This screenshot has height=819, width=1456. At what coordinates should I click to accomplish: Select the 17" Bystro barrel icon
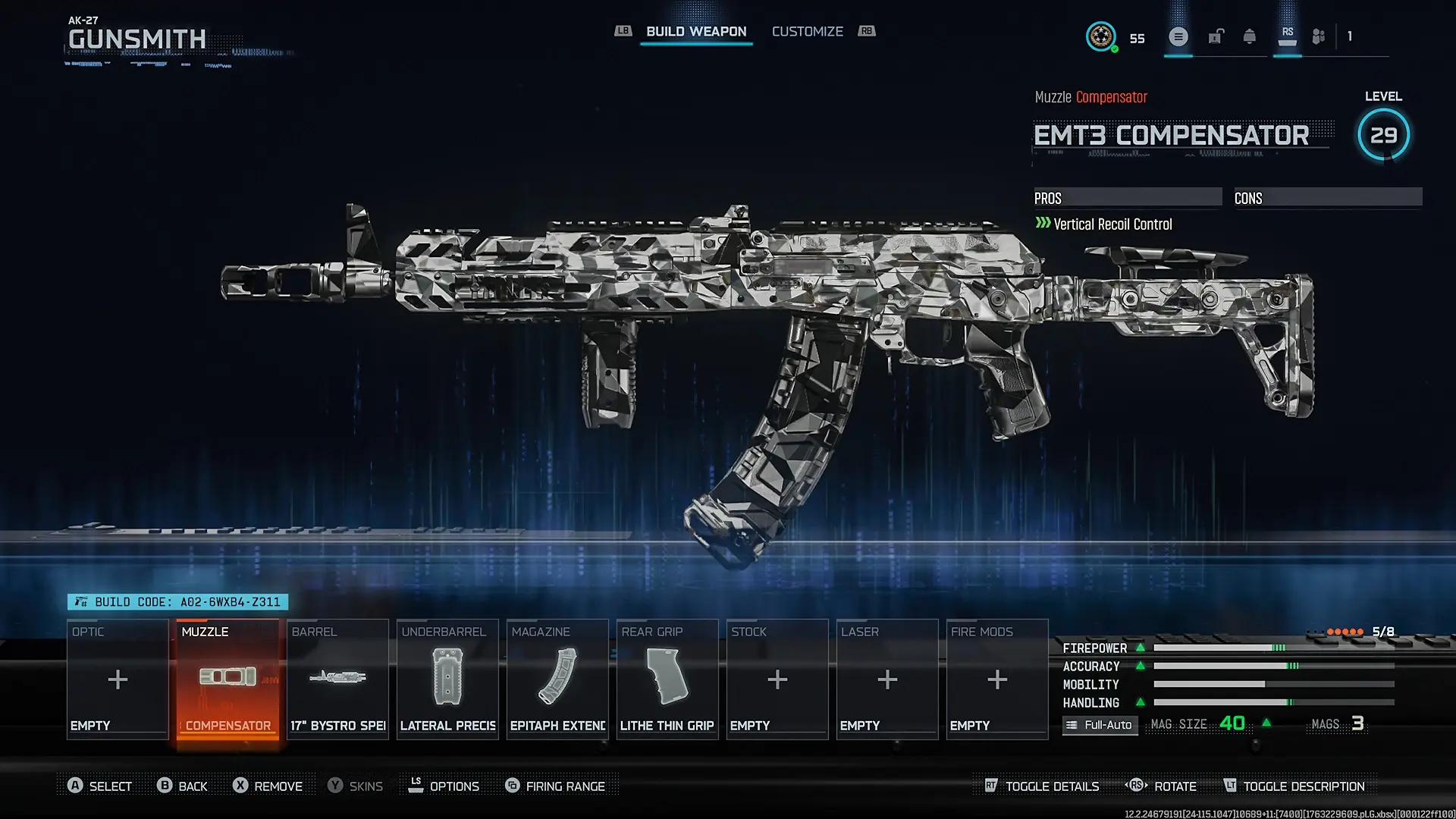[x=337, y=677]
